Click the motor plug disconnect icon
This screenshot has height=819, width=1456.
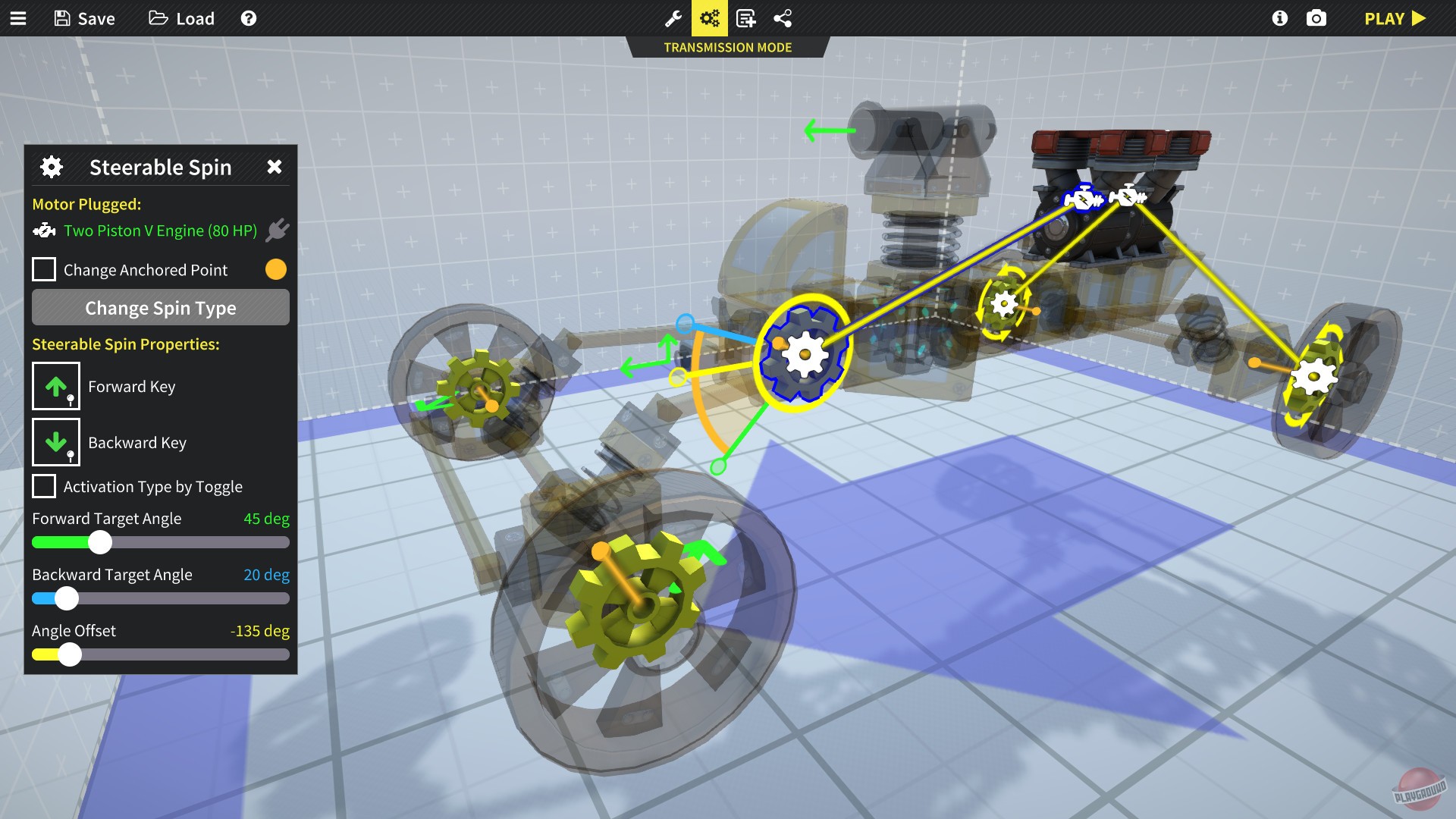click(278, 230)
